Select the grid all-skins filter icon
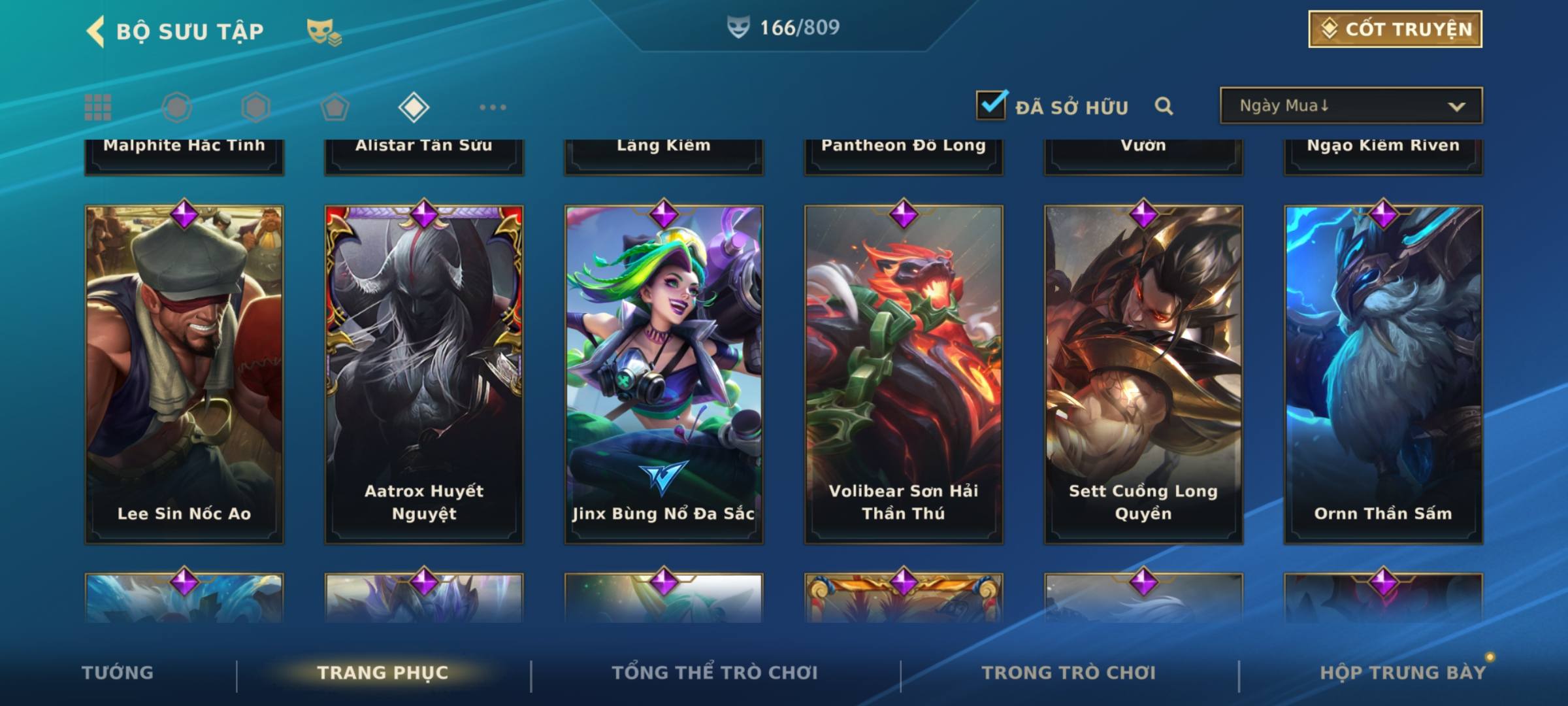The width and height of the screenshot is (1568, 706). click(x=98, y=107)
